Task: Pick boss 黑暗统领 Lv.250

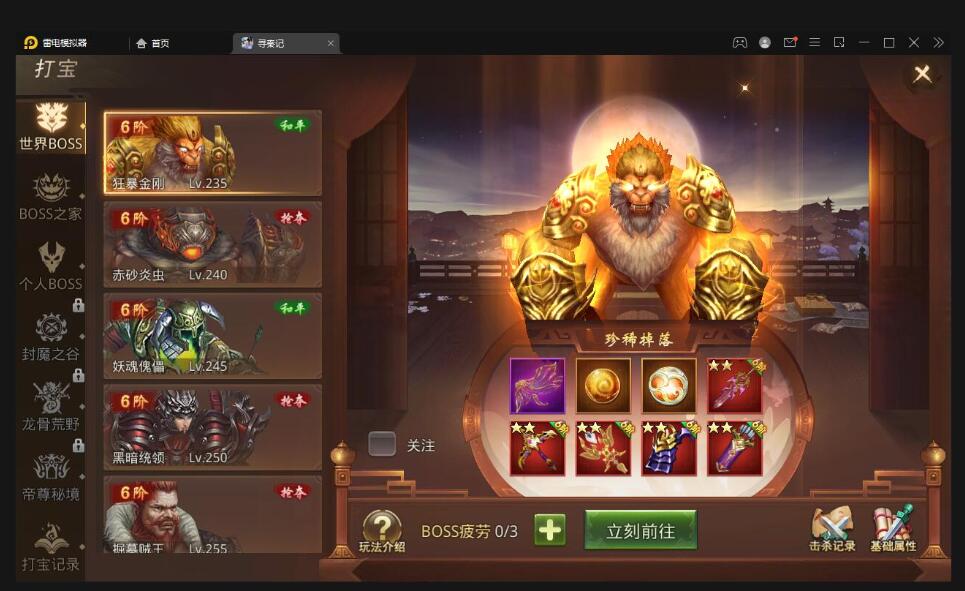Action: (213, 427)
